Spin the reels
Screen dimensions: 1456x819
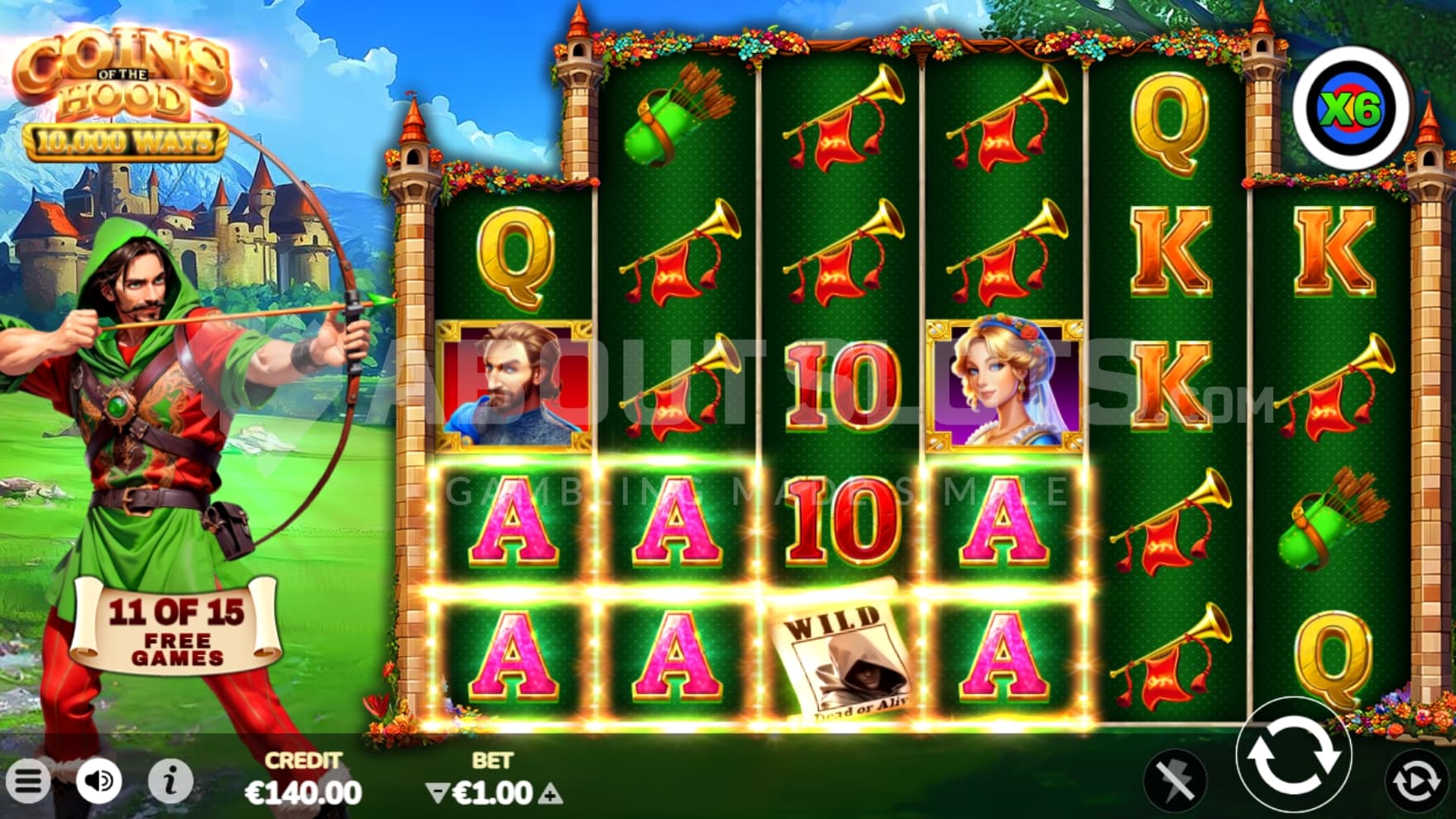coord(1293,755)
